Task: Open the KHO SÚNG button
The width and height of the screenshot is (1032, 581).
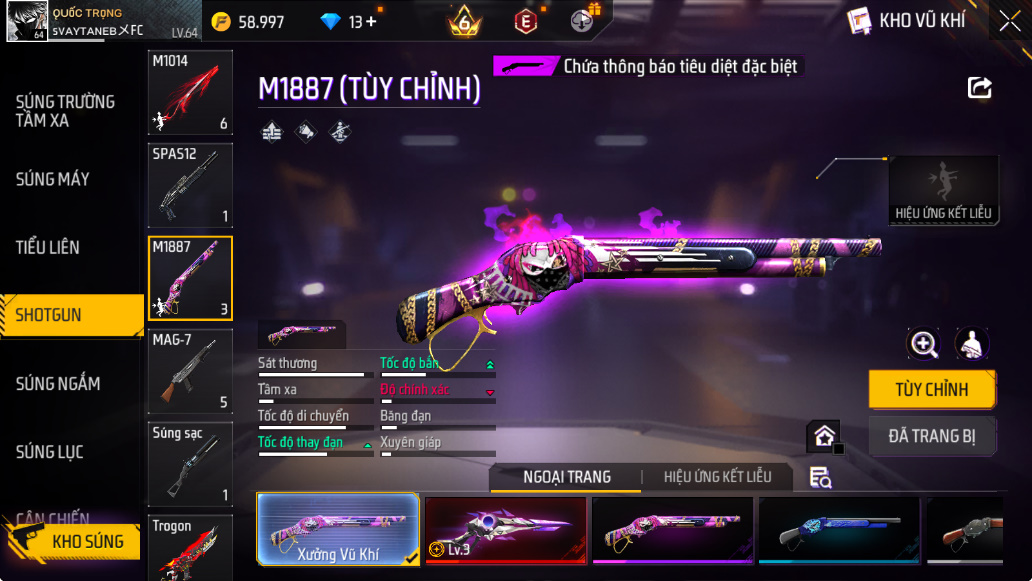Action: (73, 541)
